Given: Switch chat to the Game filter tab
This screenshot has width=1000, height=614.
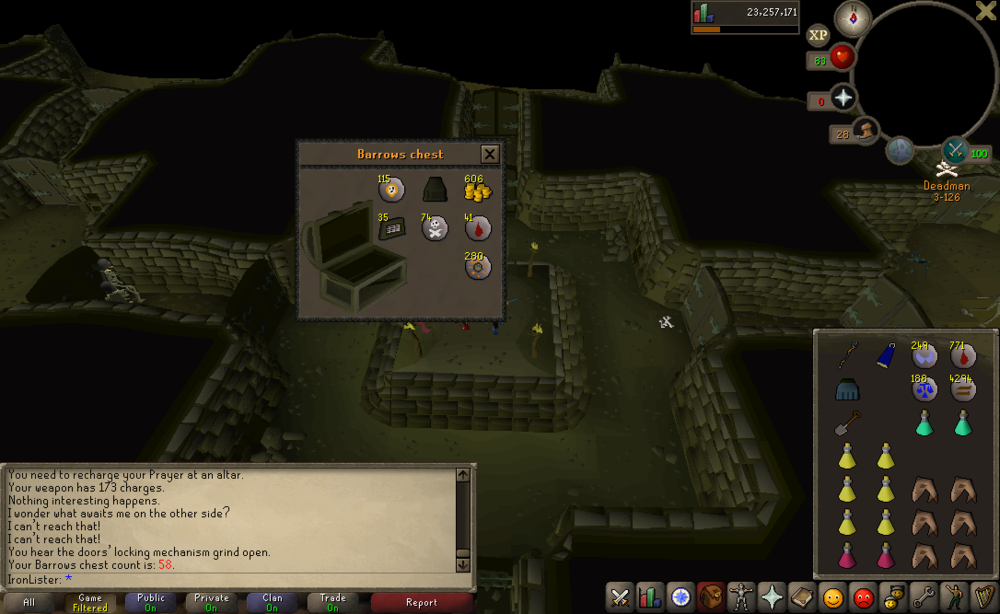Looking at the screenshot, I should pos(90,603).
